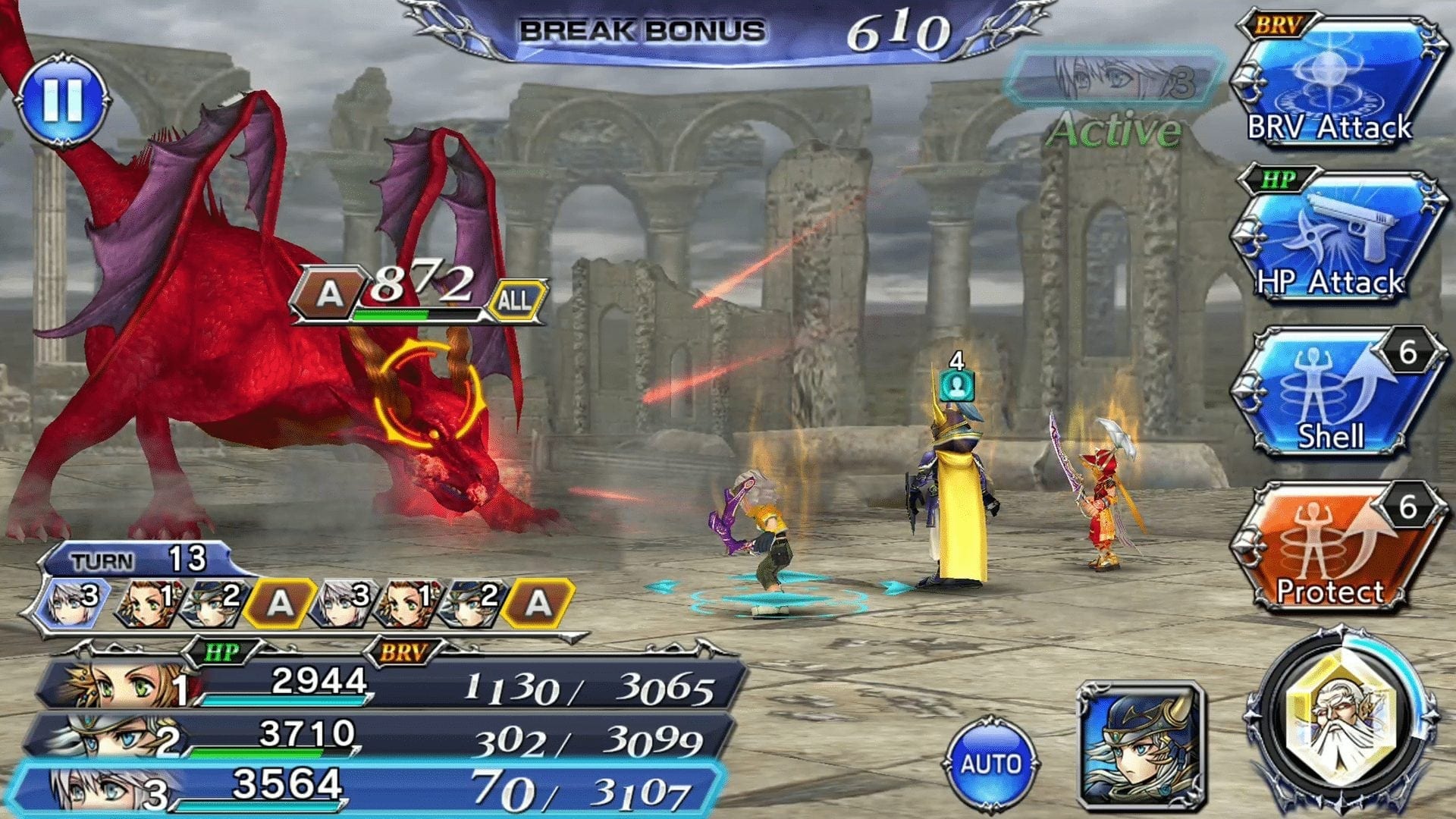Open the second A marker in turn order
The image size is (1456, 819).
(x=541, y=601)
